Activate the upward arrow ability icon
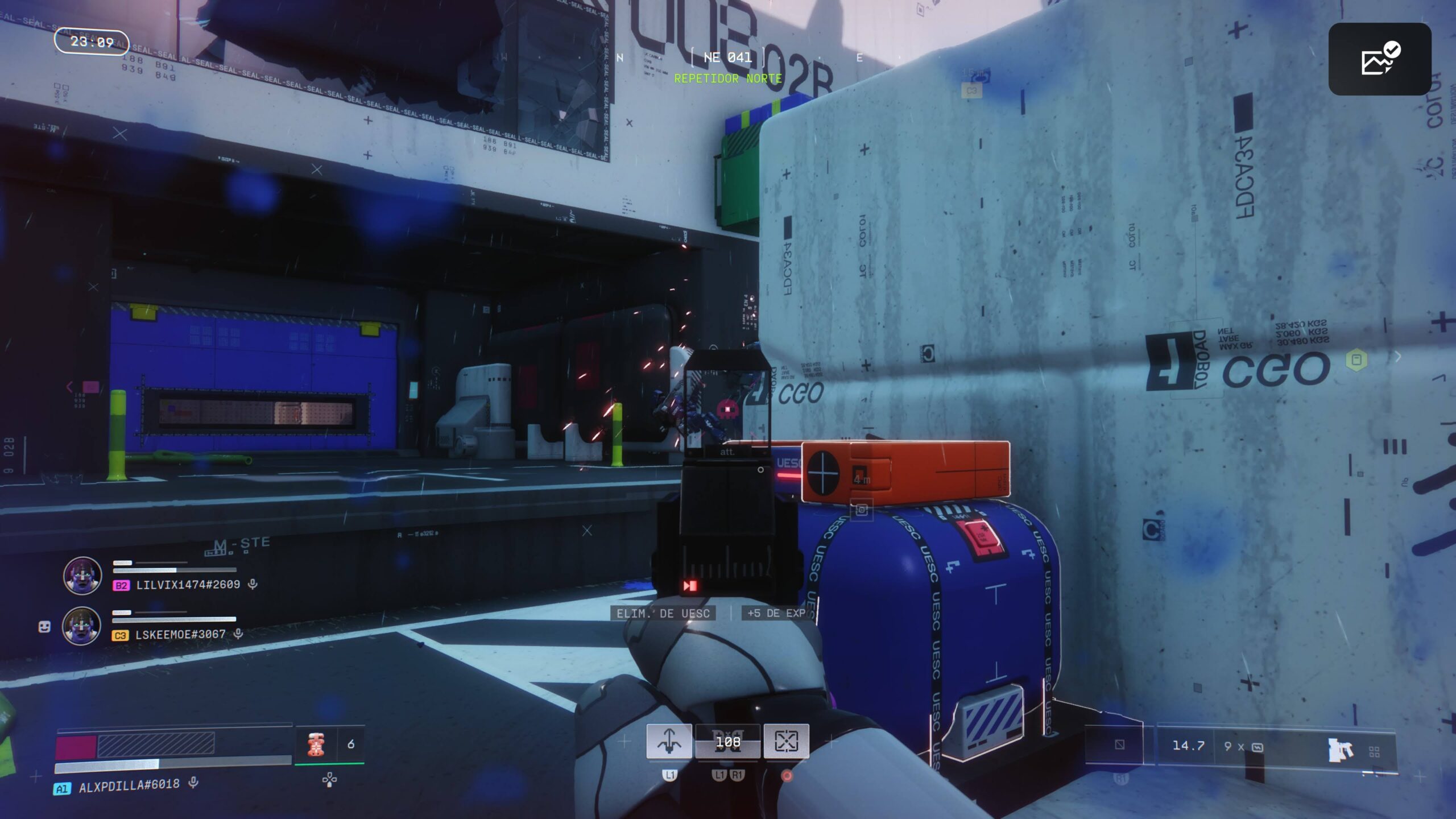 pyautogui.click(x=669, y=741)
